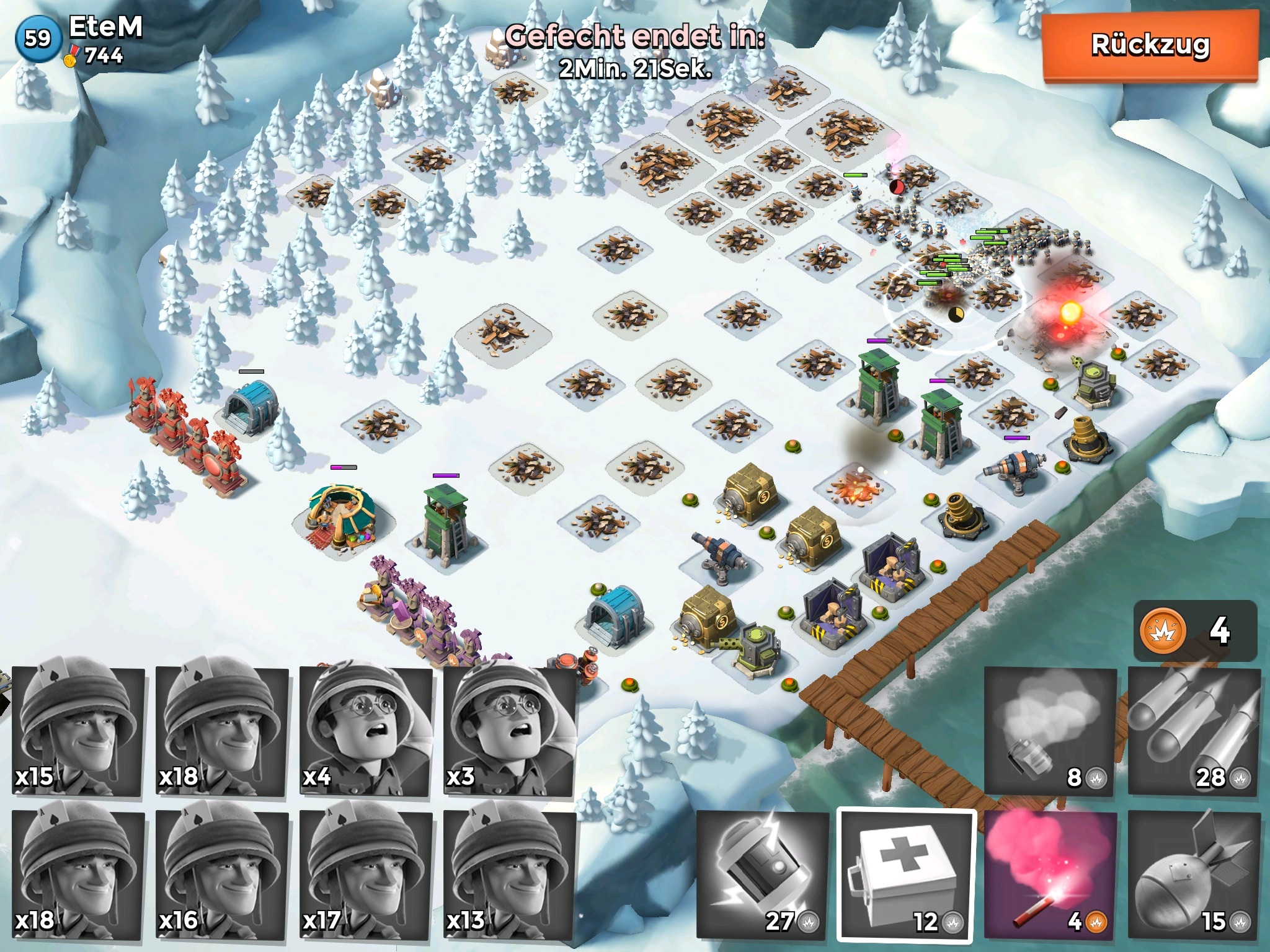
Task: Choose the shock bomb costing 27
Action: 763,875
